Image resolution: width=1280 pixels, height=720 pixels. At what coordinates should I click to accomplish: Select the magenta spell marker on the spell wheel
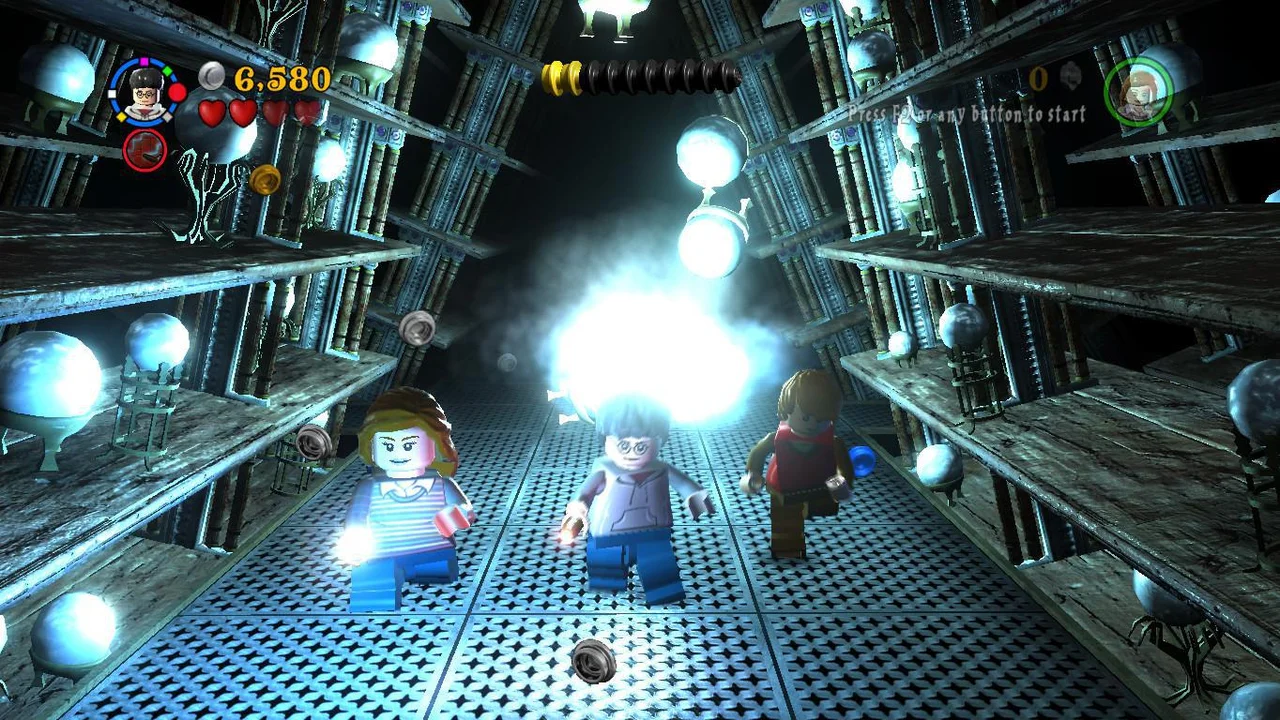(x=143, y=61)
